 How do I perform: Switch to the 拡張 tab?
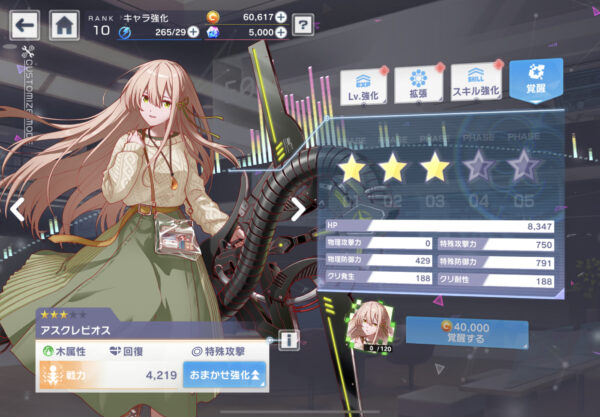point(418,85)
